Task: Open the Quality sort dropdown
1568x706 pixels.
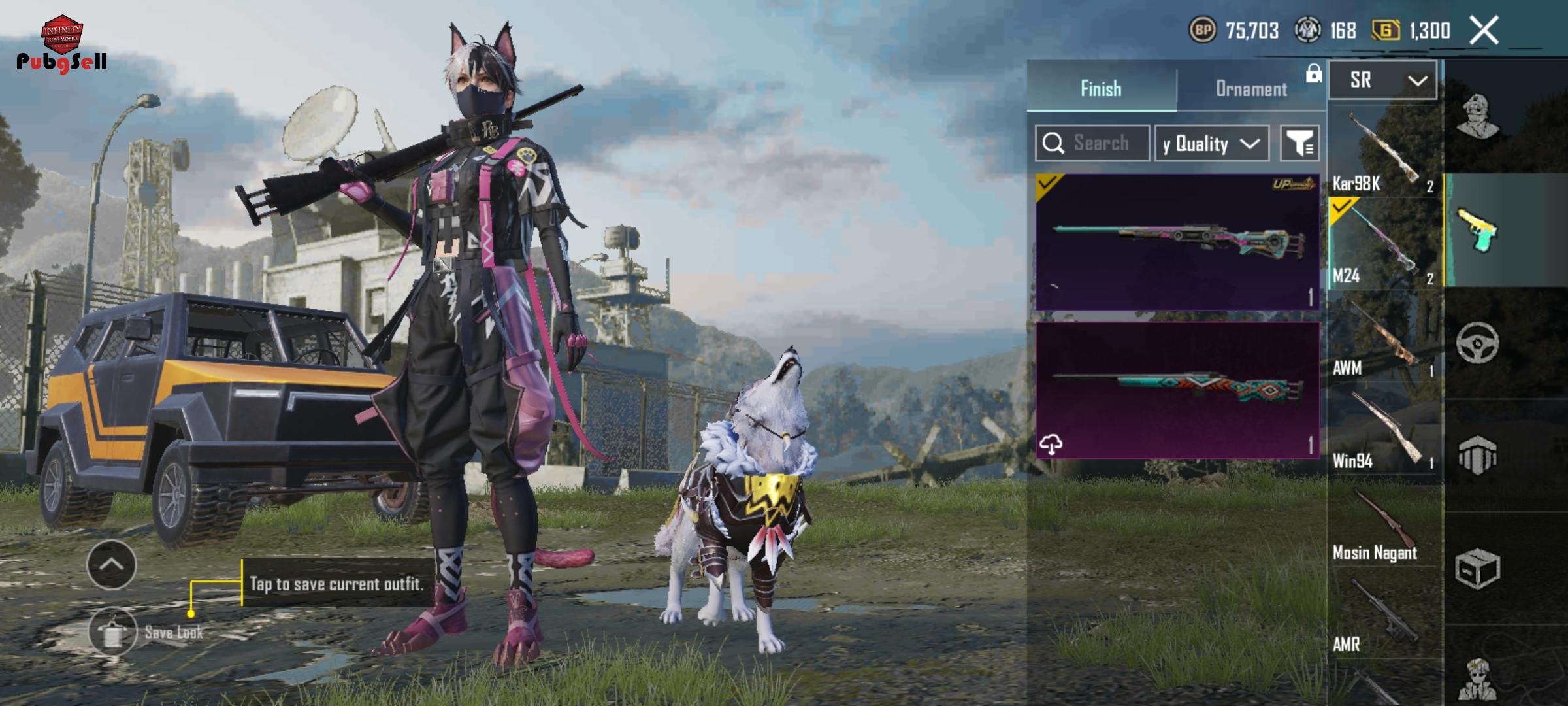Action: click(x=1212, y=143)
